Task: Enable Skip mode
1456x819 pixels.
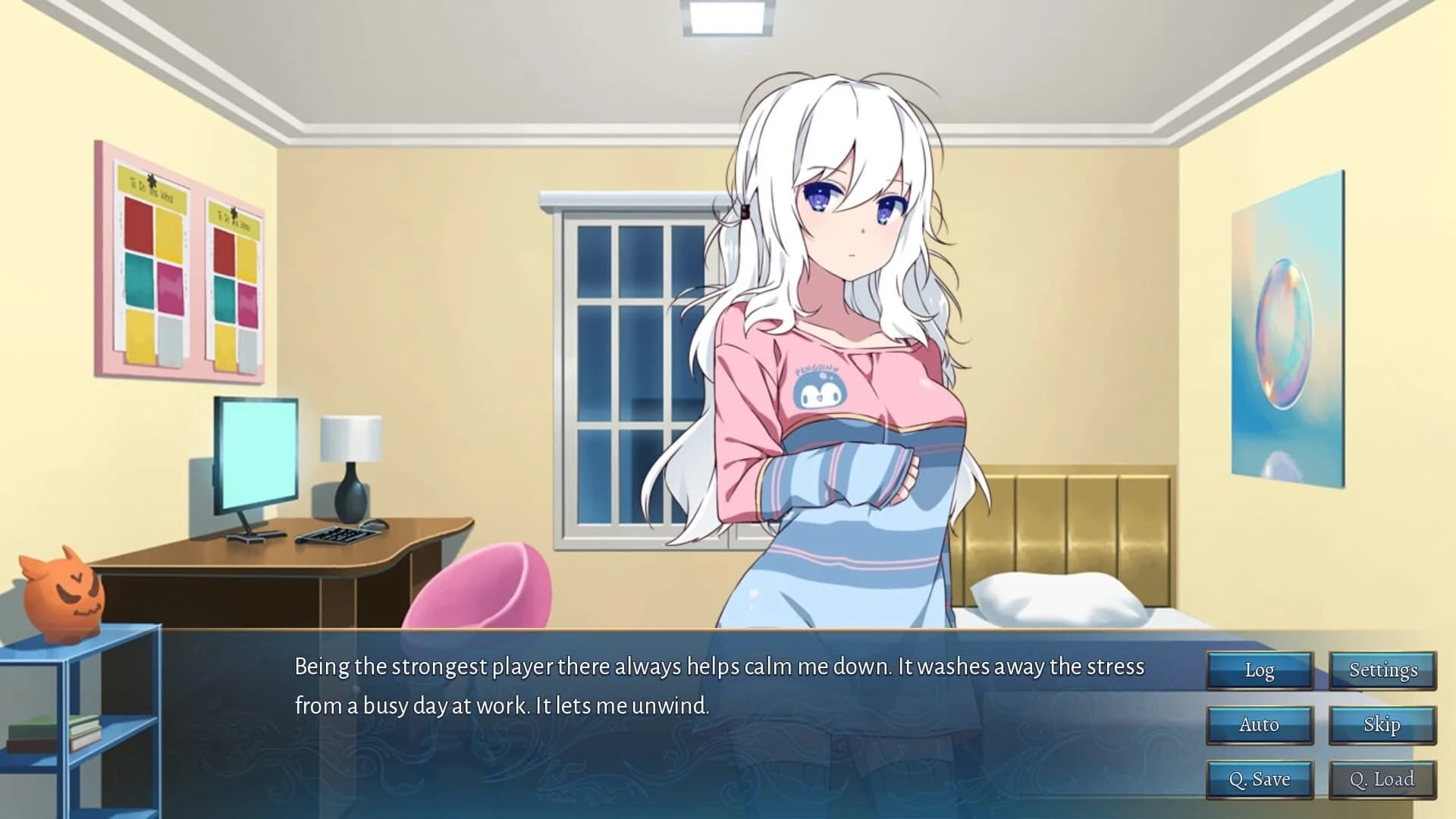Action: pyautogui.click(x=1382, y=724)
